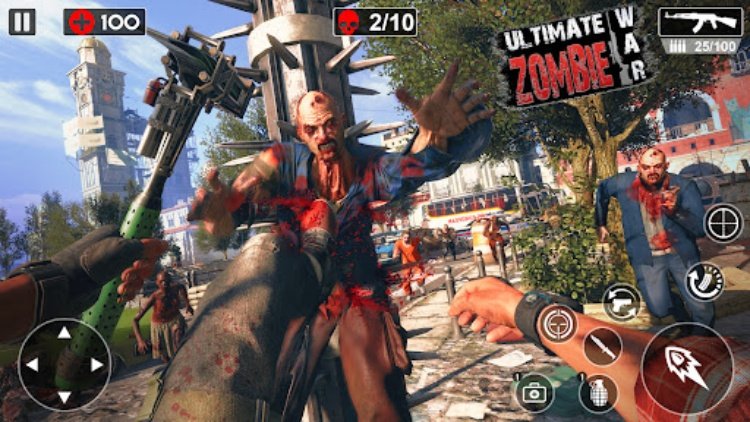Screen dimensions: 750x422
Task: Throw a grenade
Action: [x=597, y=393]
